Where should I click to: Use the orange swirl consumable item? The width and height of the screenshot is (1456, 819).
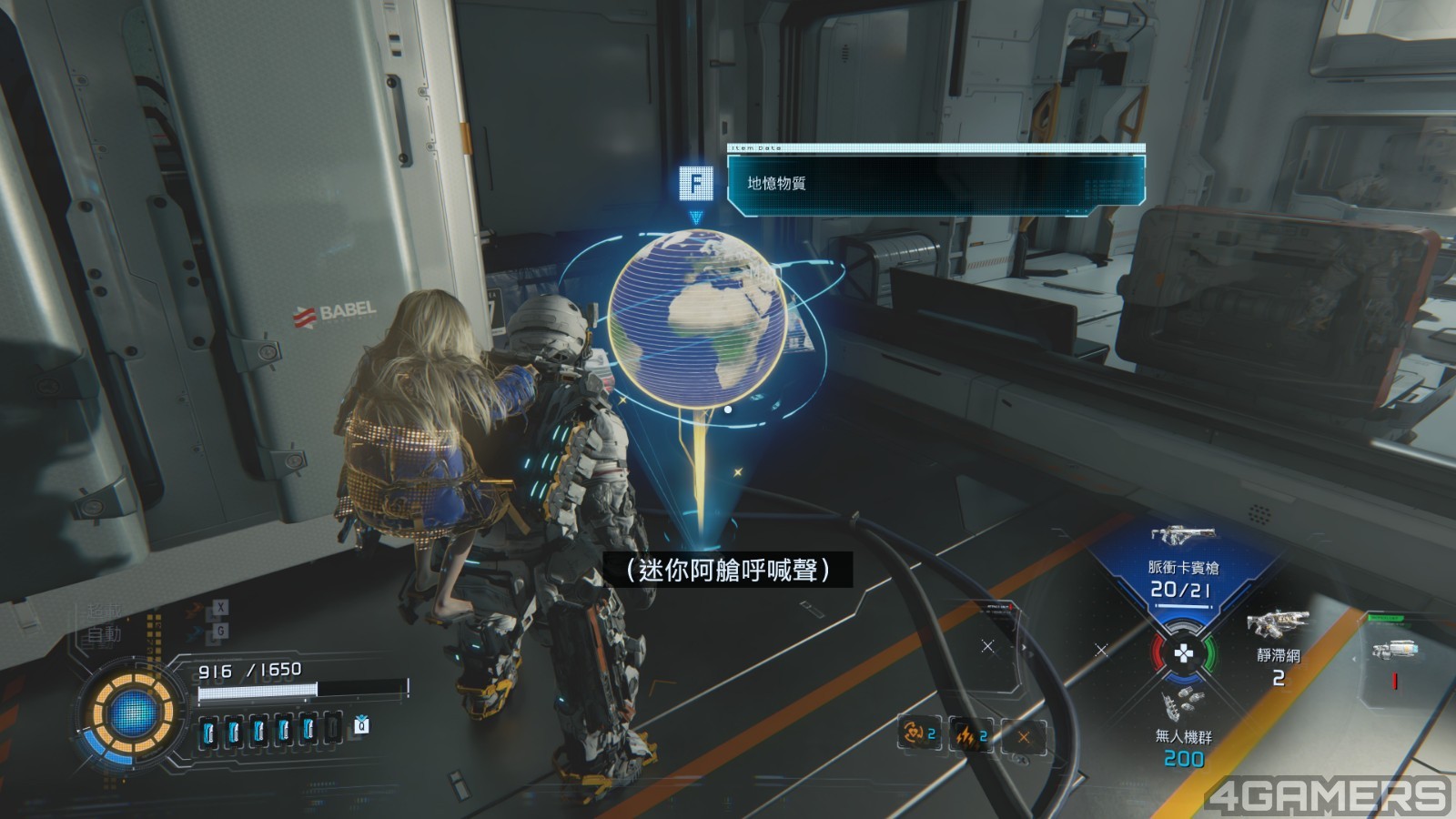[917, 733]
